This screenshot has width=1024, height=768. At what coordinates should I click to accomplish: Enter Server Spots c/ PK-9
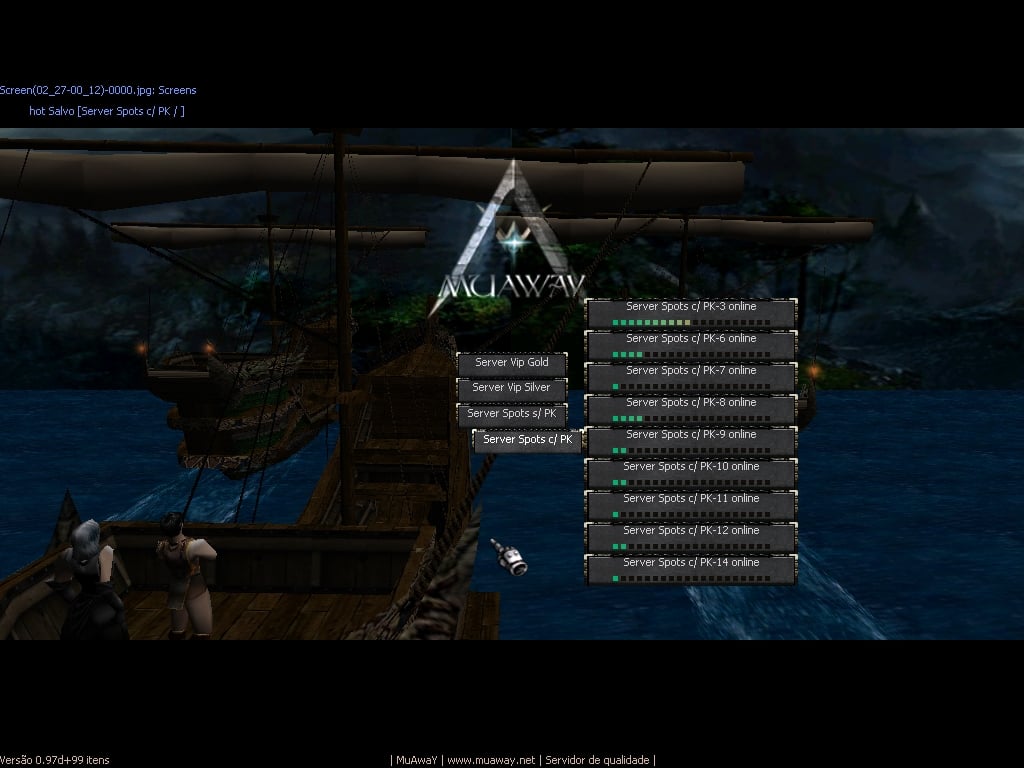(x=691, y=441)
